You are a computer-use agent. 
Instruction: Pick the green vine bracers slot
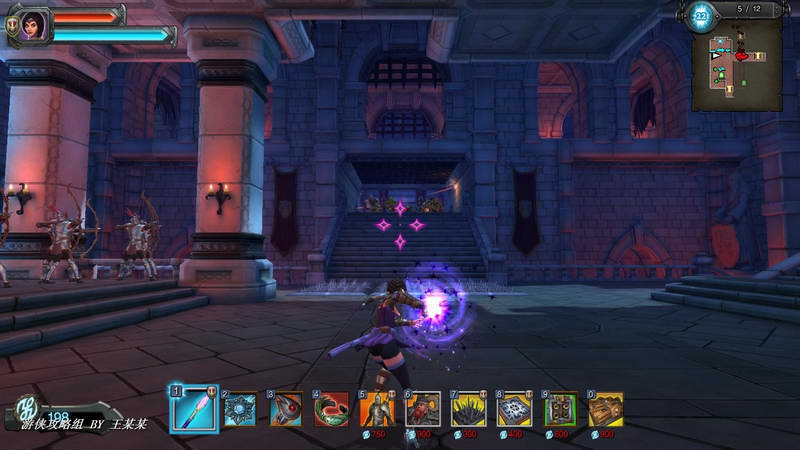(x=332, y=409)
